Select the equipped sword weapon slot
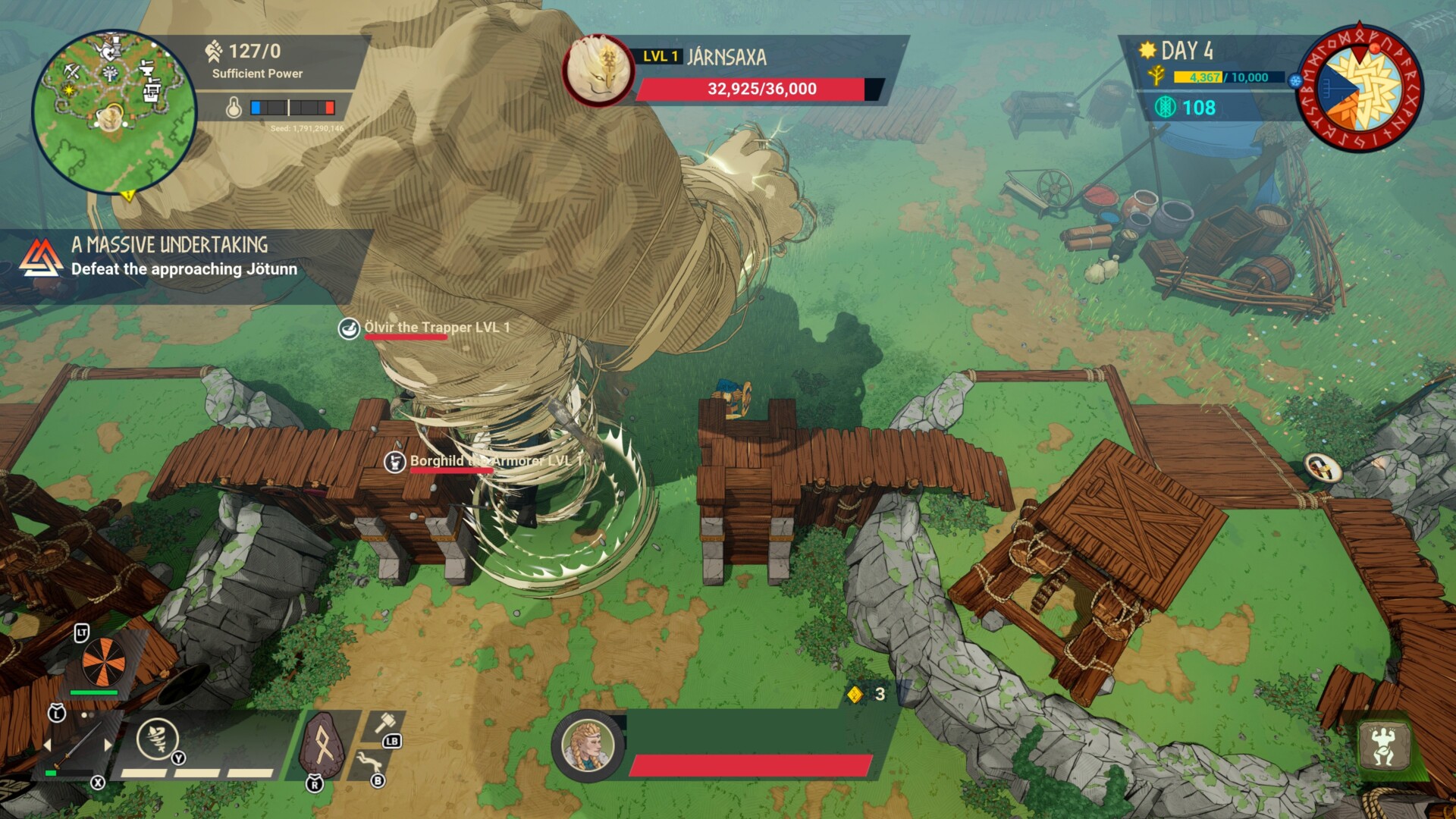The height and width of the screenshot is (819, 1456). [76, 747]
